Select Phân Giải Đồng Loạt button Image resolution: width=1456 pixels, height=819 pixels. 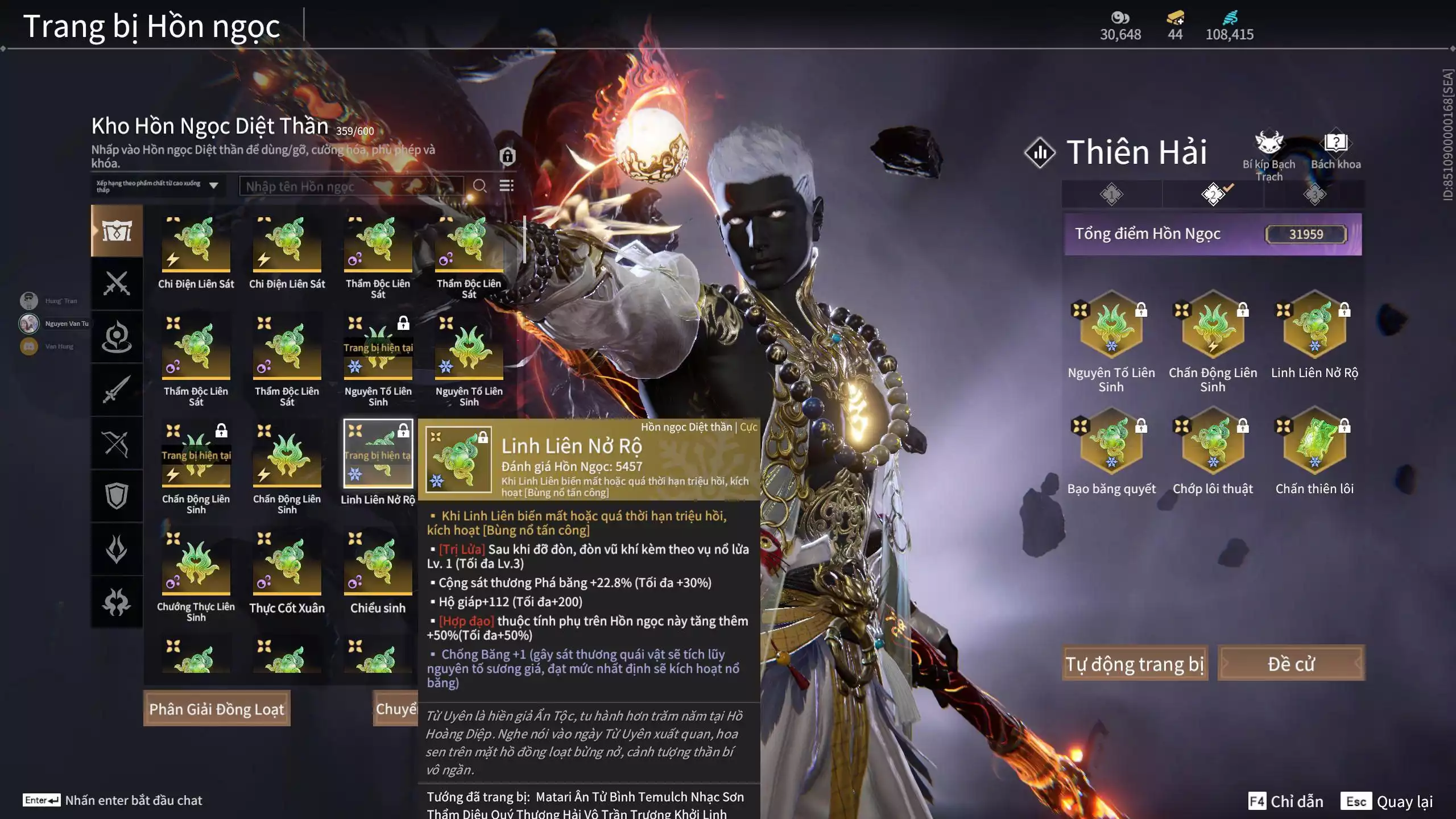(x=217, y=709)
